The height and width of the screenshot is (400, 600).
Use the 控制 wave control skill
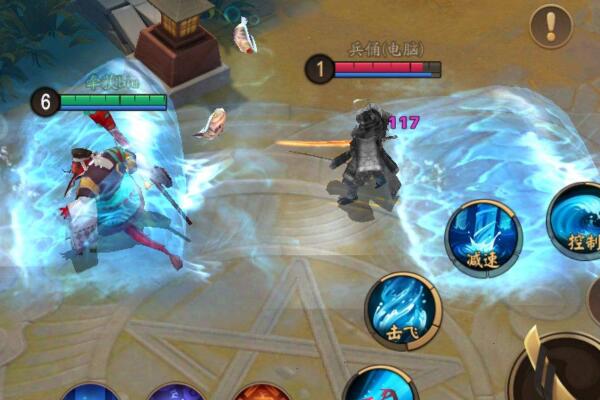pos(578,219)
